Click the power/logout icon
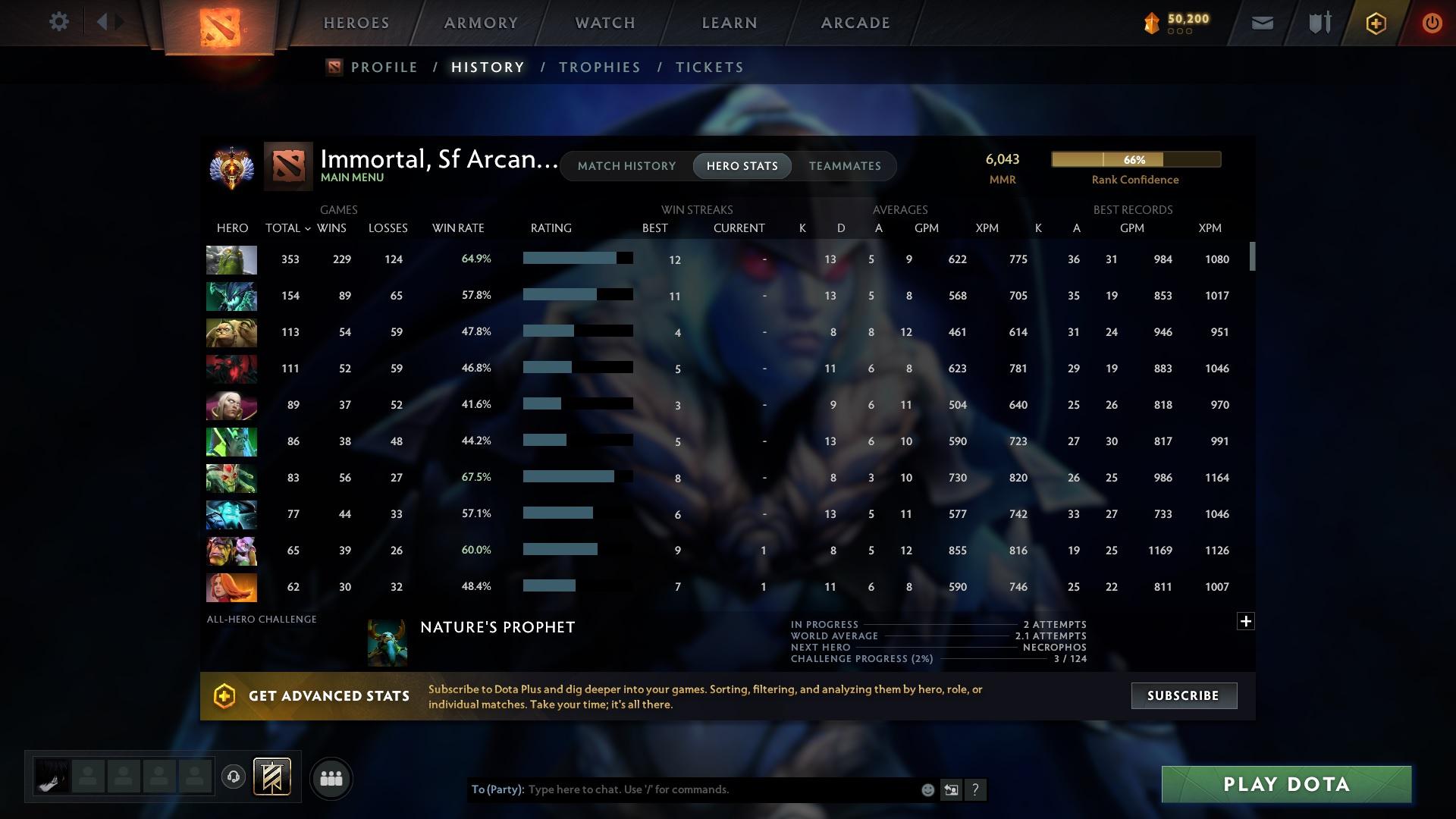 [1432, 23]
